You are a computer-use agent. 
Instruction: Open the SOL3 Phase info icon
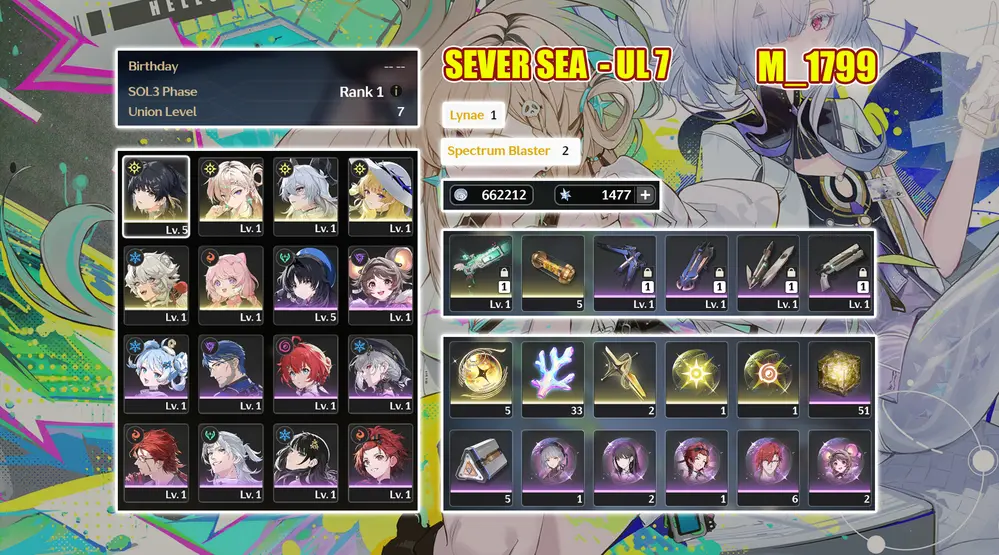click(397, 92)
